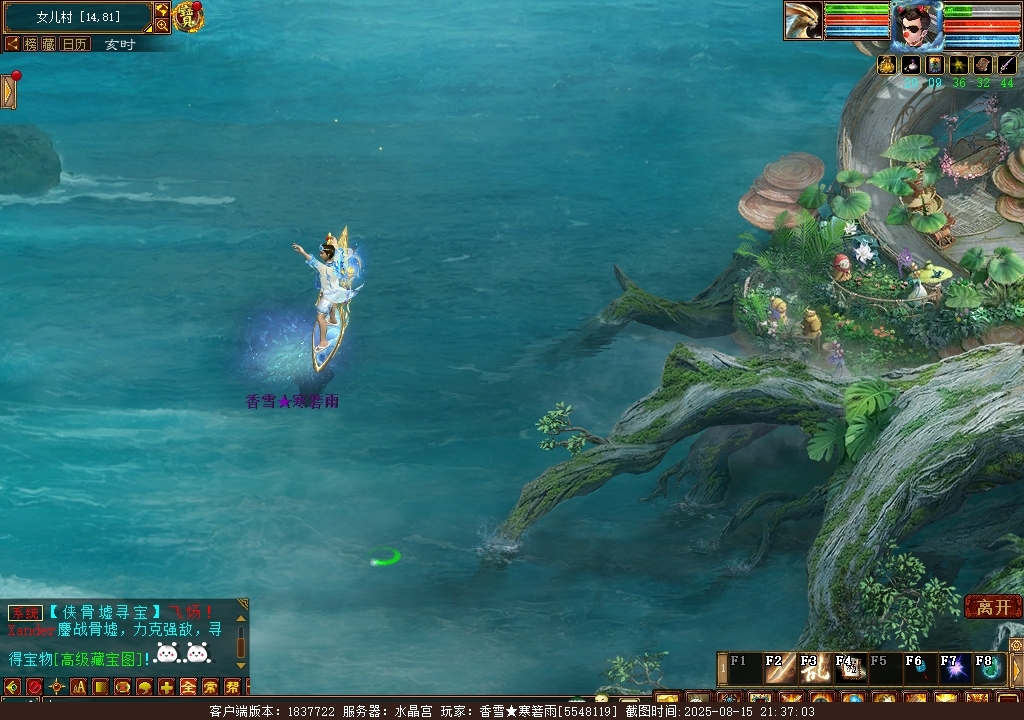The width and height of the screenshot is (1024, 720).
Task: Select the pet portrait at top
Action: click(x=803, y=21)
